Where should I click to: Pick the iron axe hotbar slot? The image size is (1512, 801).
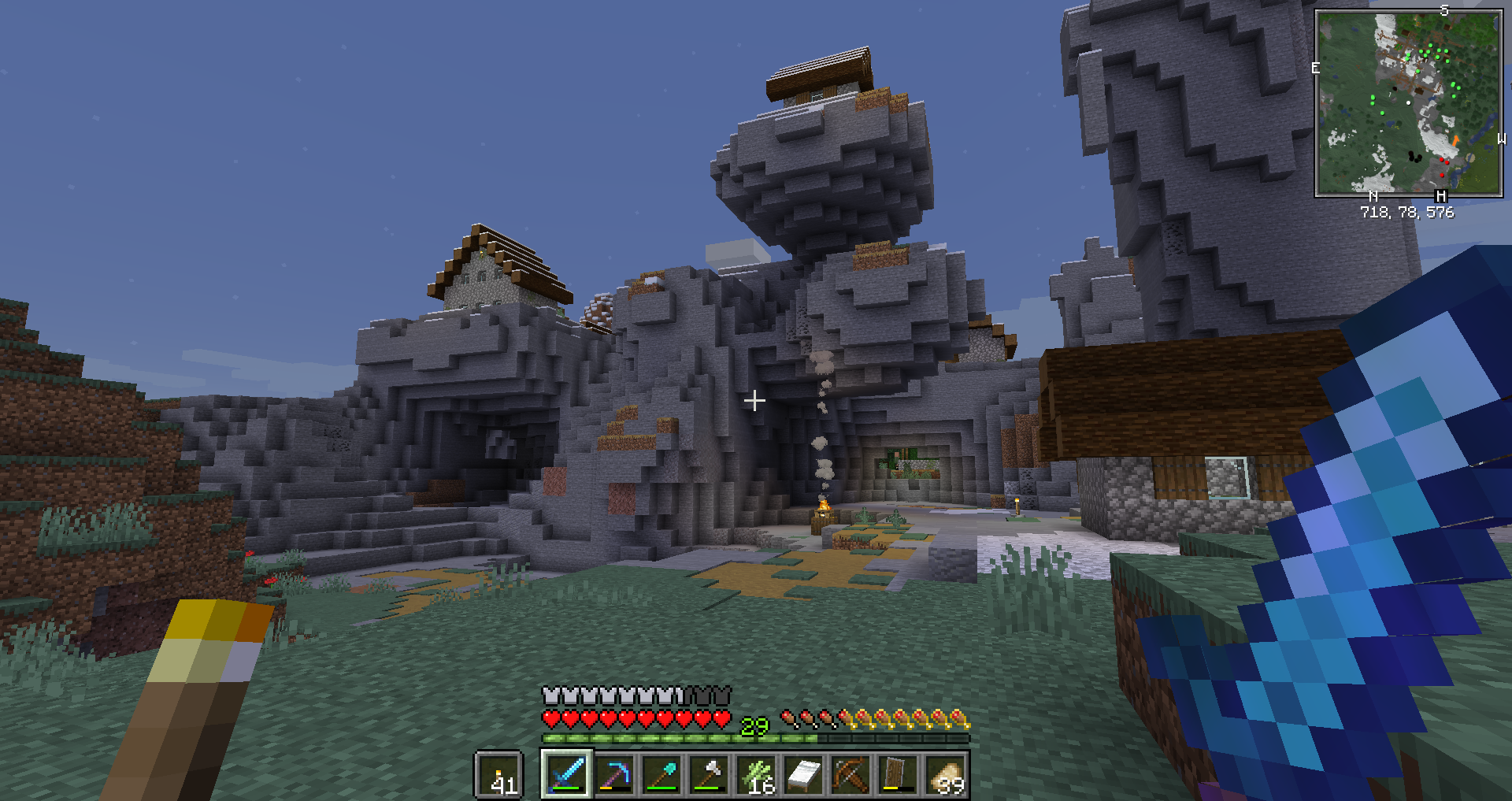tap(709, 774)
